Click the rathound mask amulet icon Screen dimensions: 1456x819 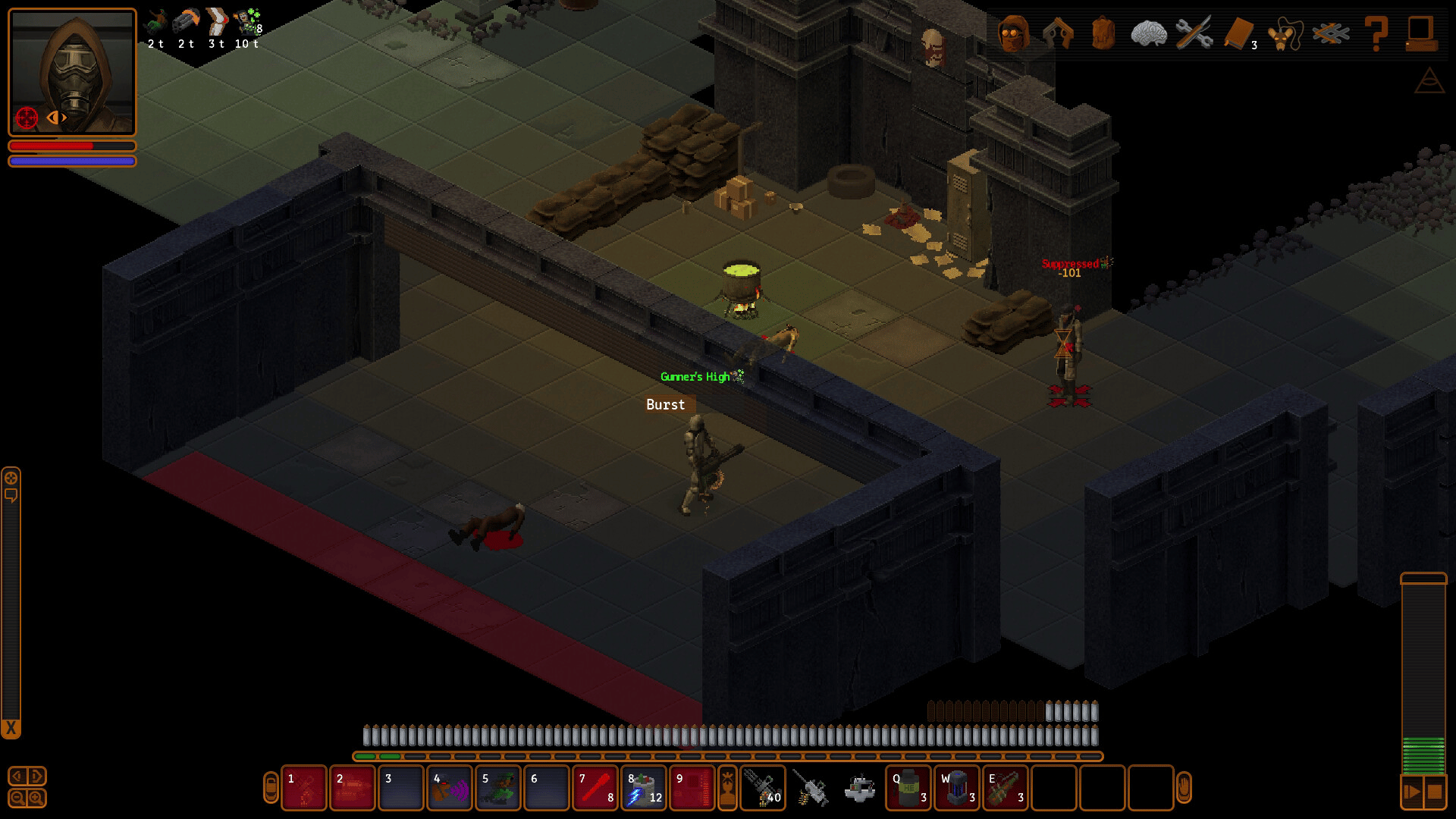tap(1285, 33)
